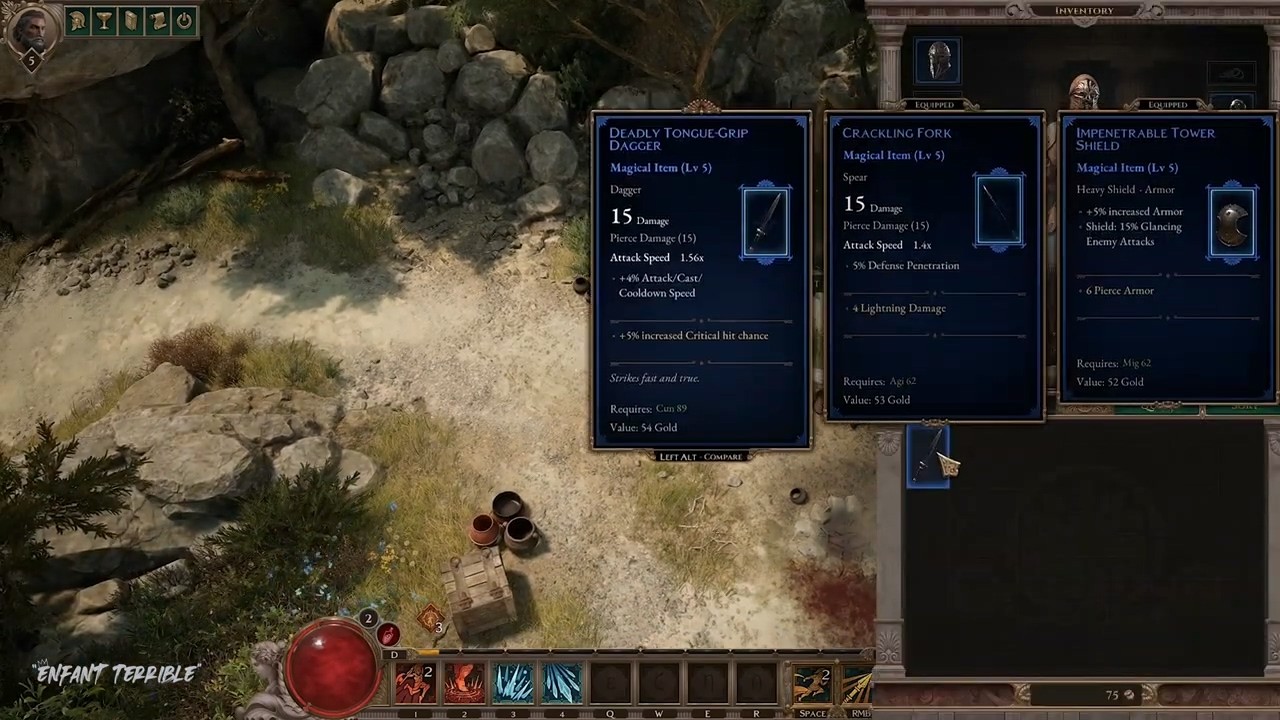The width and height of the screenshot is (1280, 720).
Task: Use the red health potion icon
Action: click(389, 634)
